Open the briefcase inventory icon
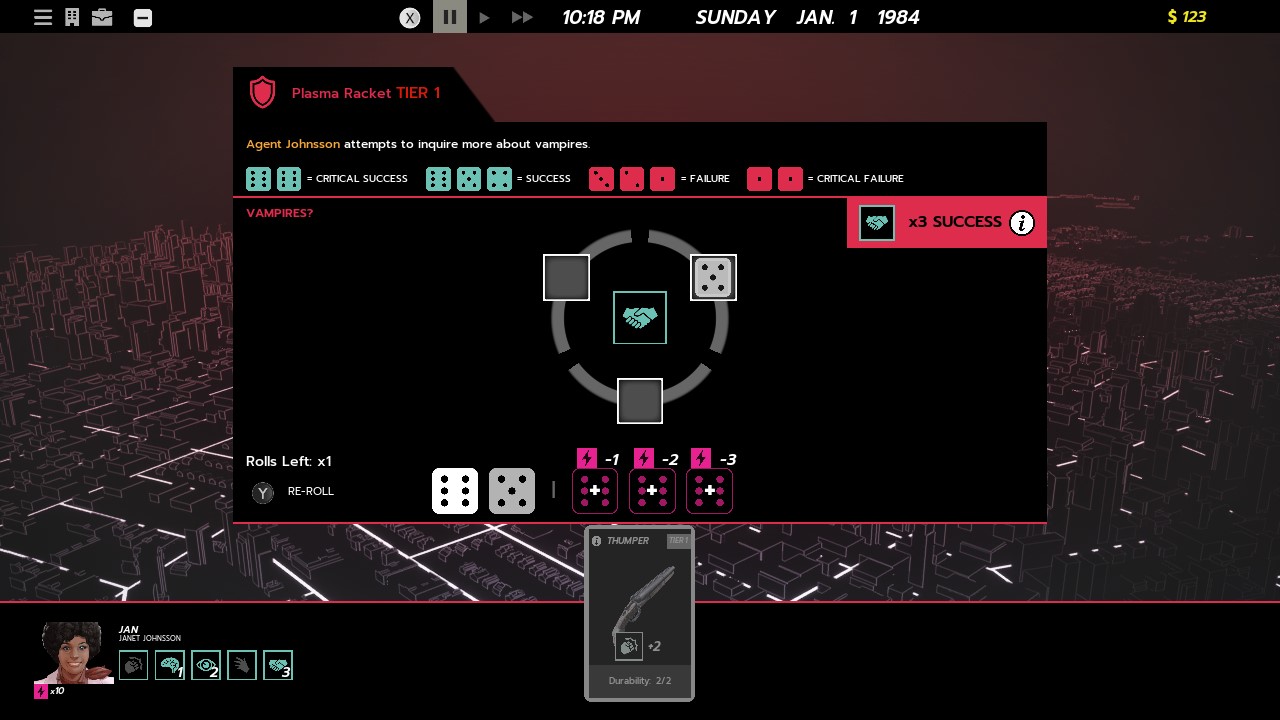This screenshot has height=720, width=1280. pyautogui.click(x=102, y=17)
